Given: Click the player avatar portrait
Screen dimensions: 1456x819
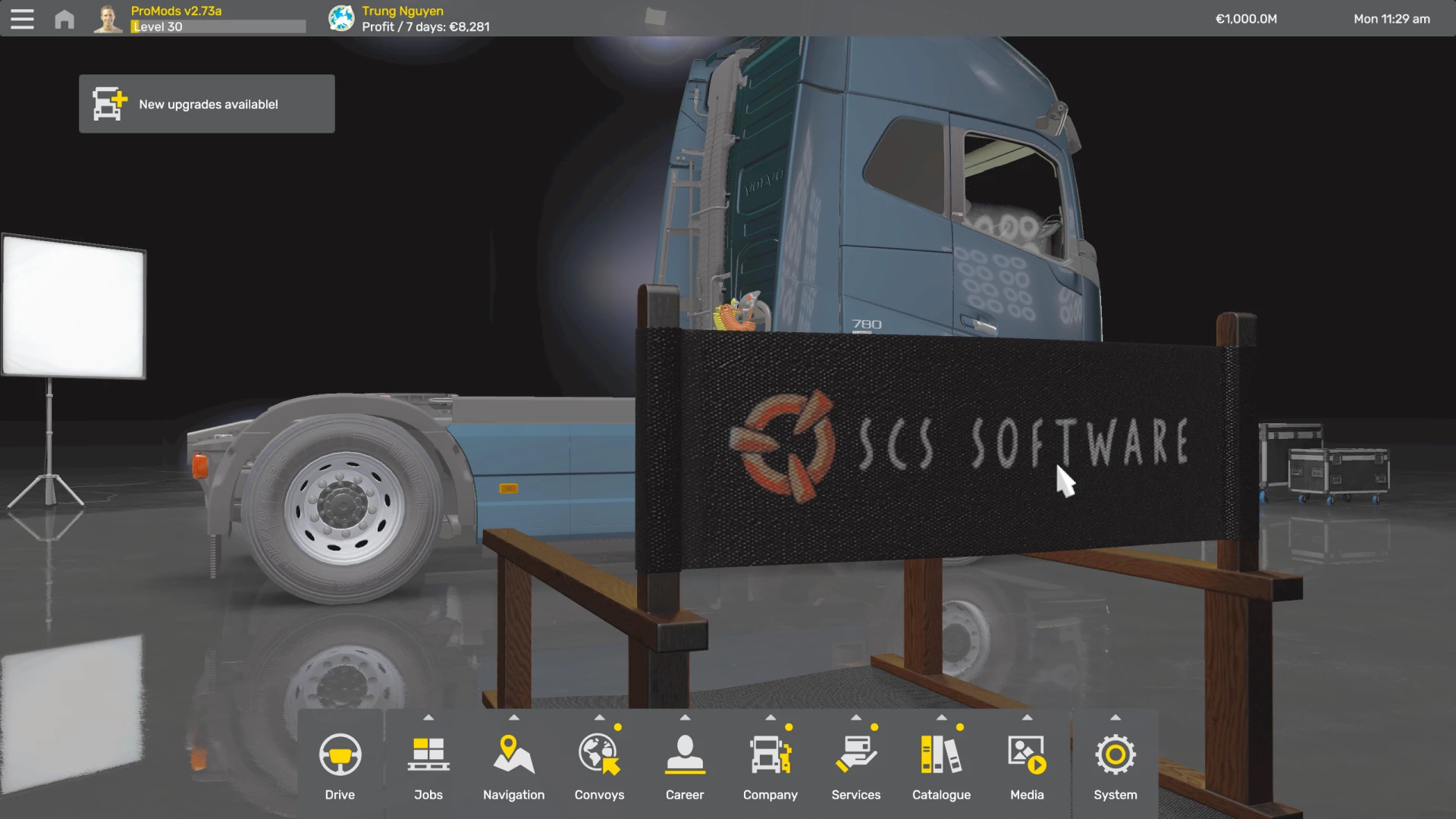Looking at the screenshot, I should [107, 18].
